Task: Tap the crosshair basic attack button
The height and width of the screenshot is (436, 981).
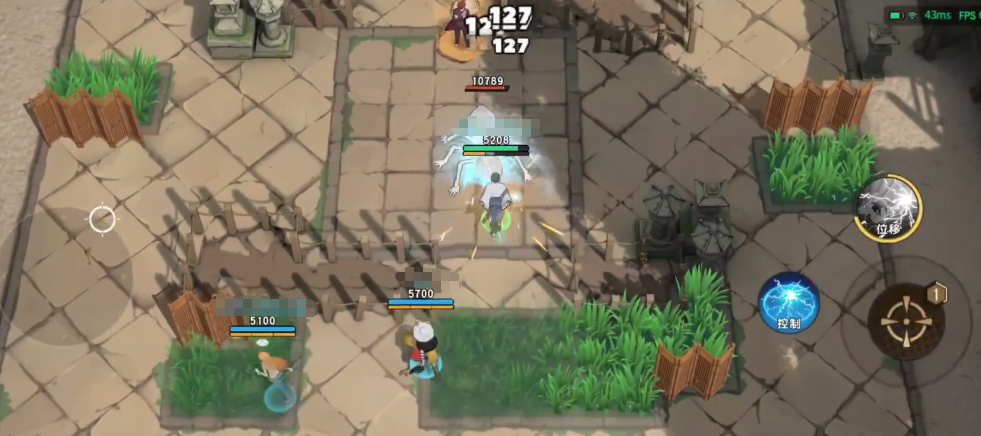Action: click(x=906, y=320)
